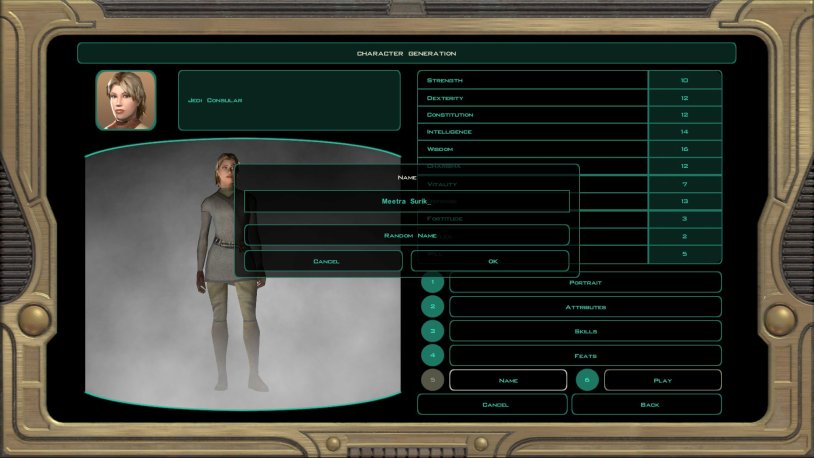Cancel the name entry dialog
Screen dimensions: 814x458
point(324,261)
